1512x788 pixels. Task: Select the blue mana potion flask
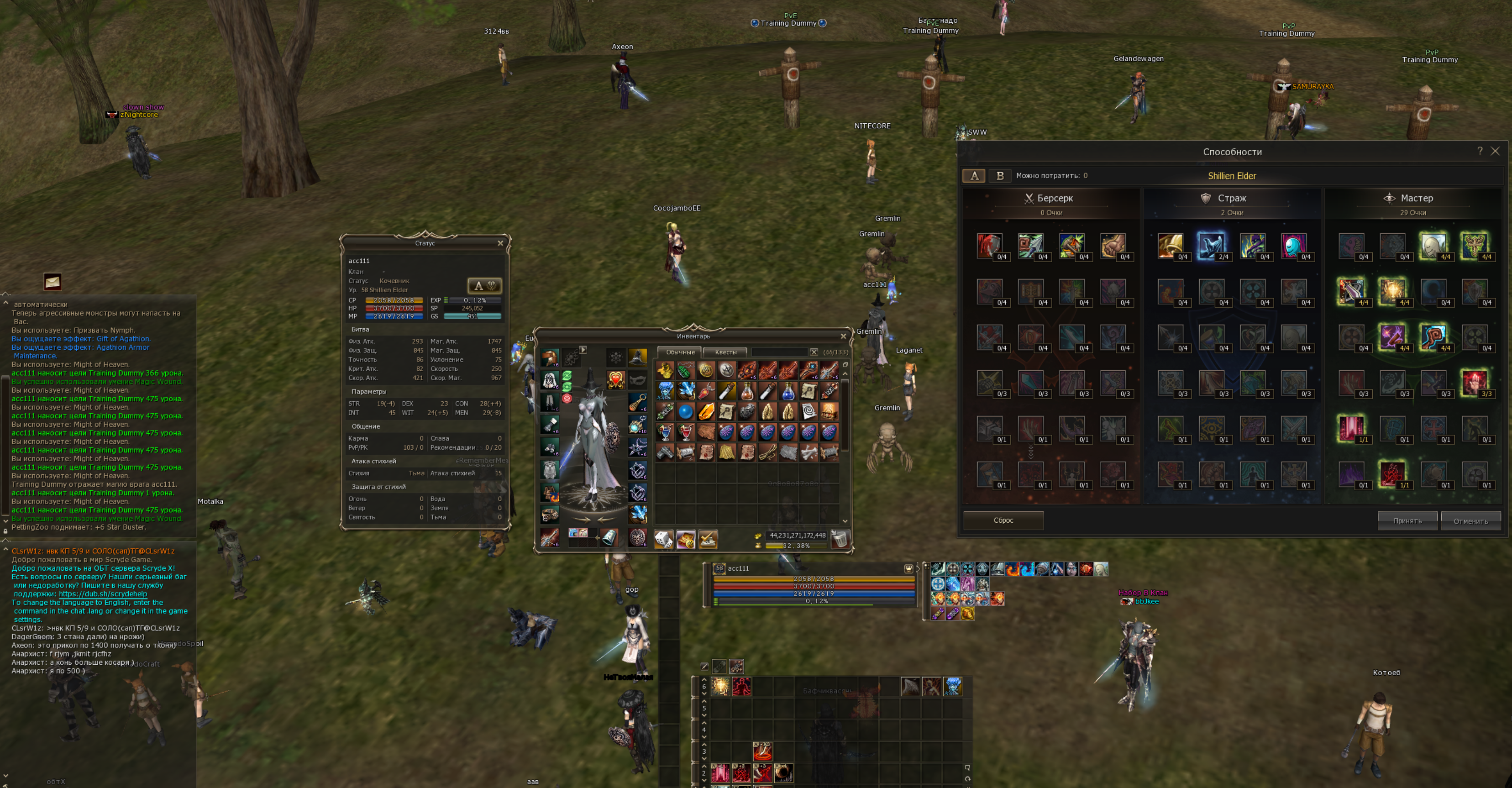[x=787, y=391]
